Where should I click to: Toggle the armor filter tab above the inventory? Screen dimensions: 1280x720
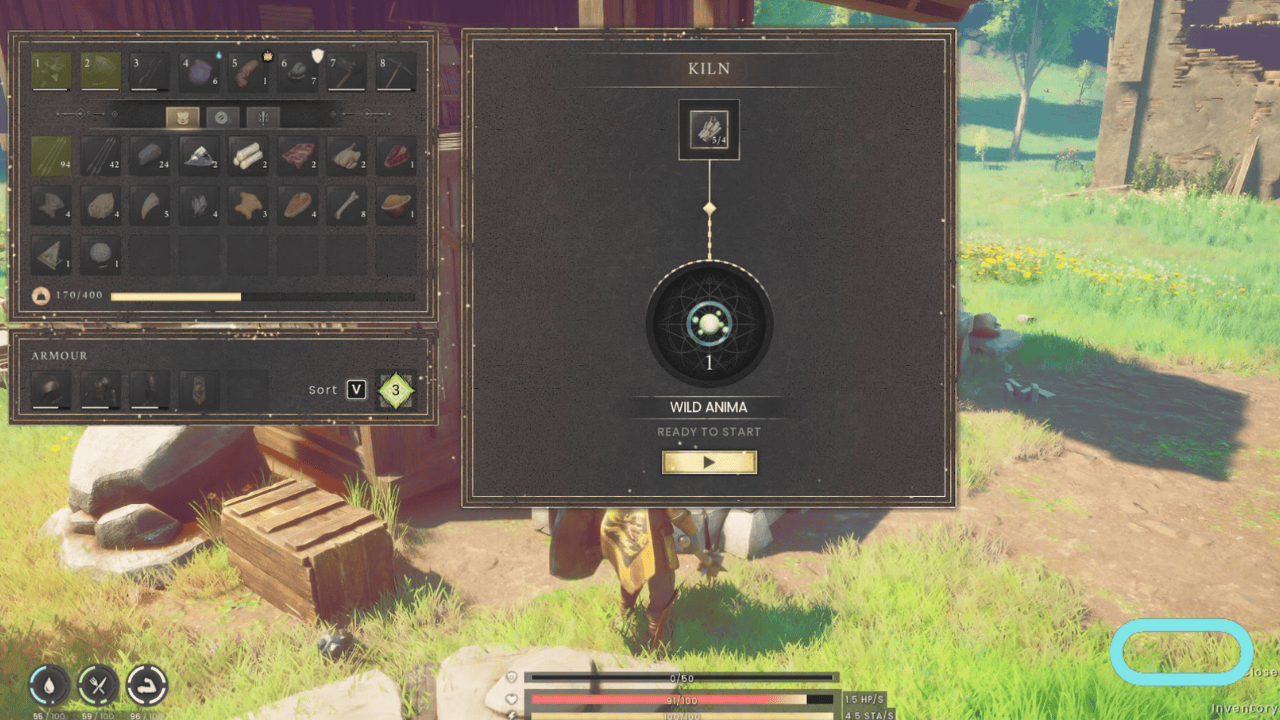coord(183,117)
